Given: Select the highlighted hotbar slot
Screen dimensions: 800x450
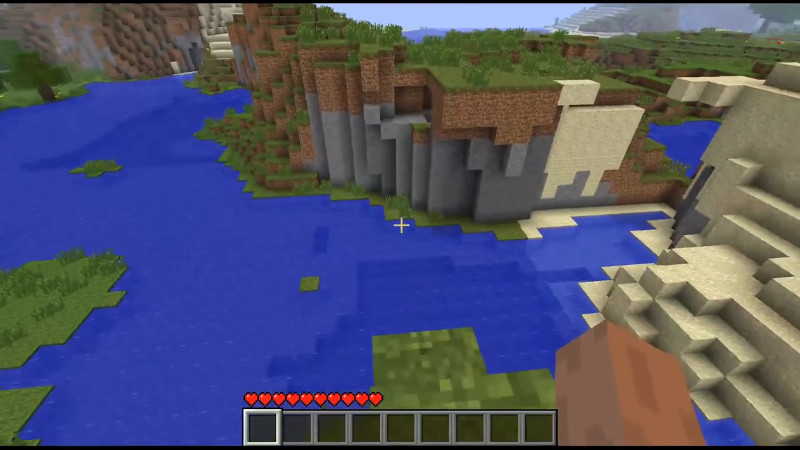Looking at the screenshot, I should point(263,428).
